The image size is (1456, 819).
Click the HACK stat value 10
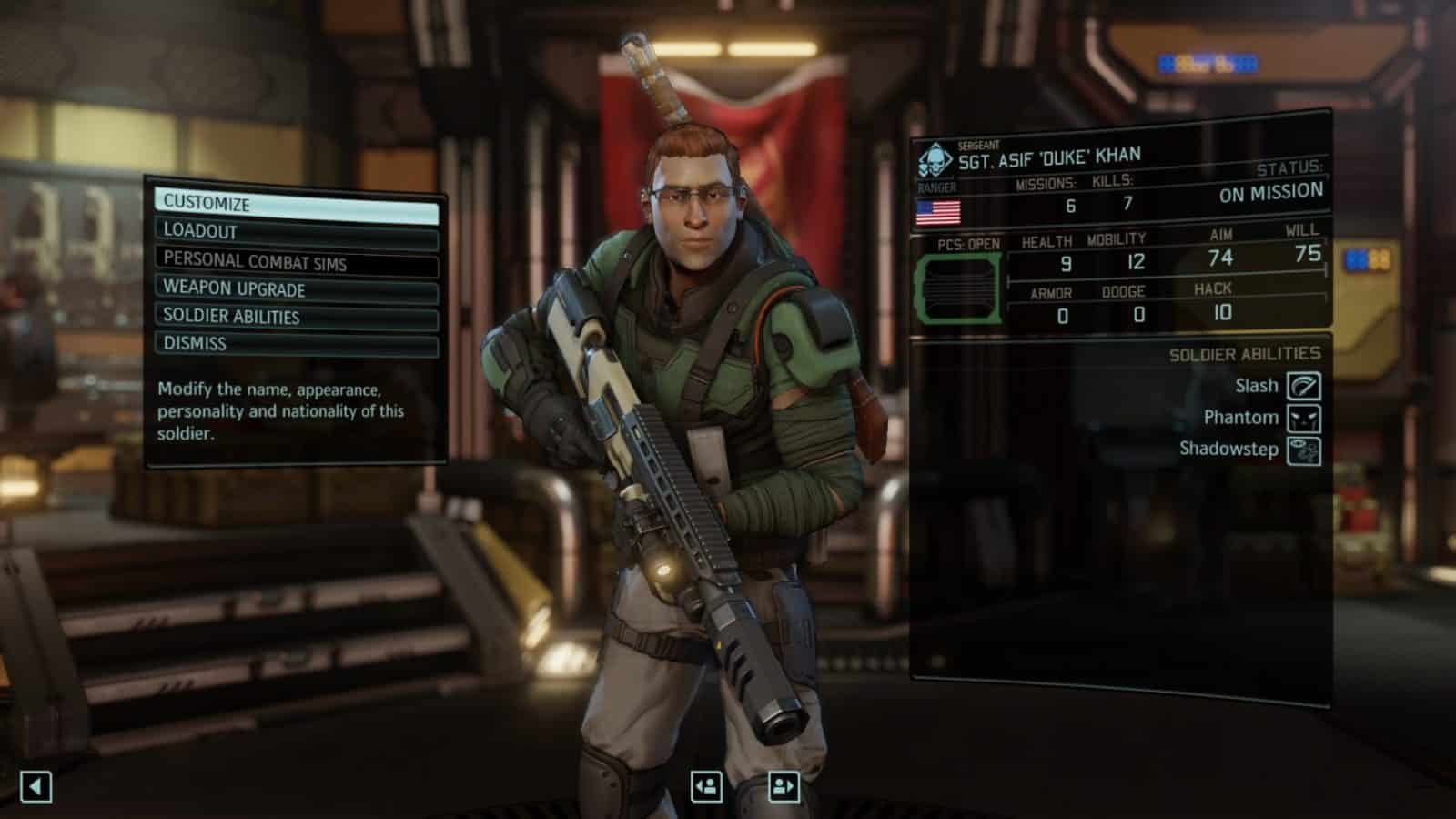point(1224,313)
